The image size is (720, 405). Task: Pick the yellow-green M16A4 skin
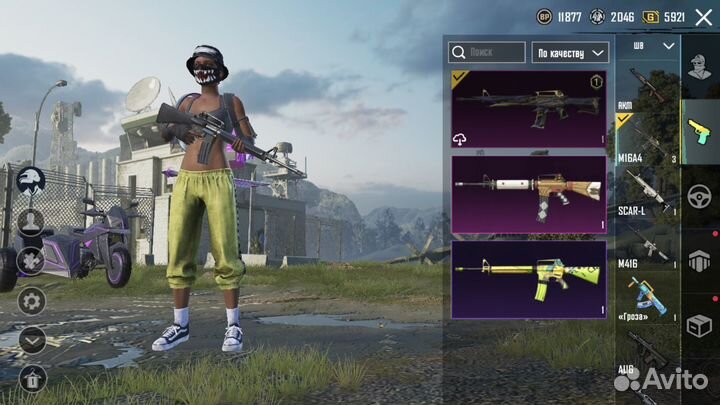[x=528, y=279]
